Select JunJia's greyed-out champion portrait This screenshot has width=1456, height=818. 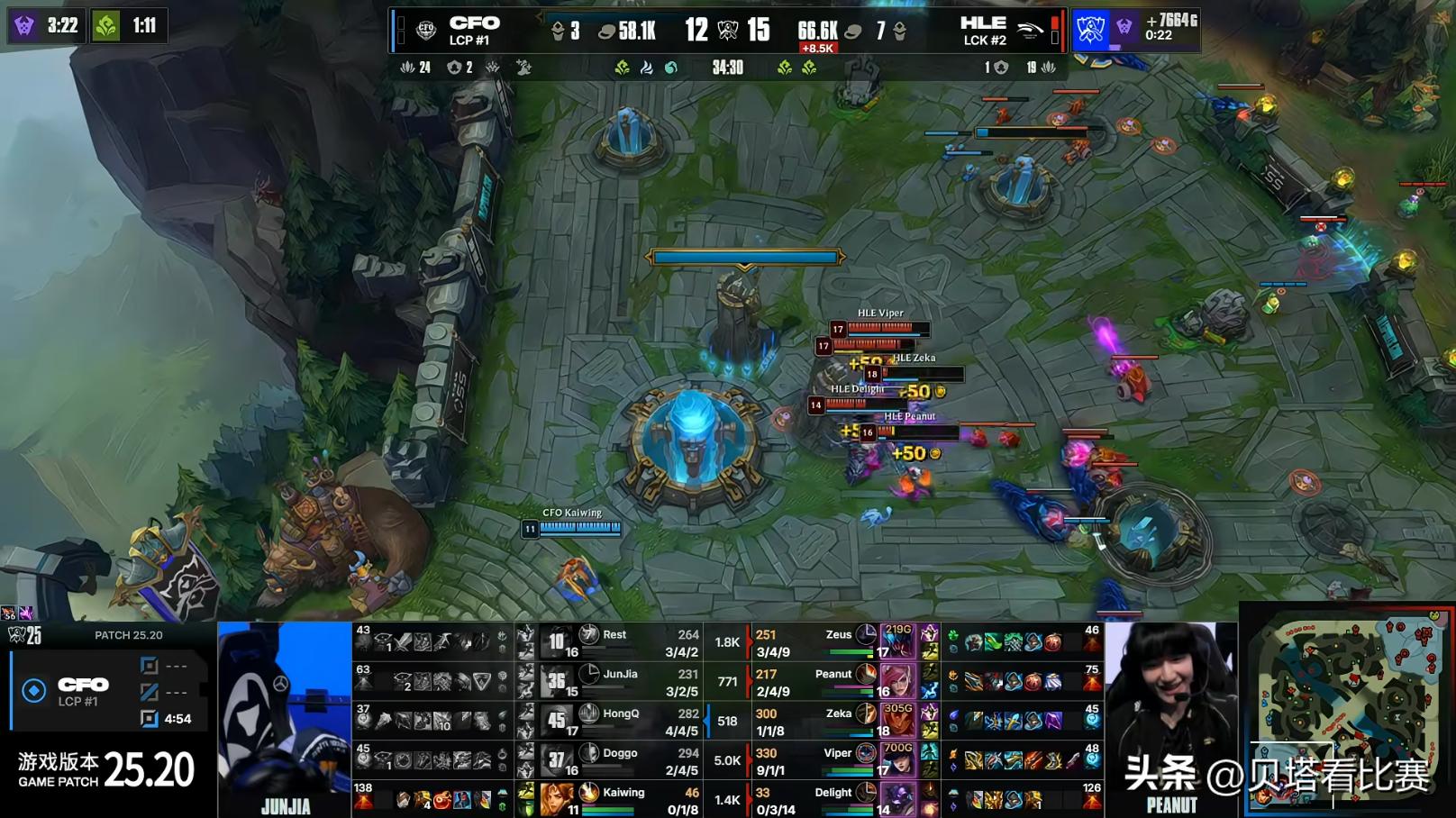[556, 681]
